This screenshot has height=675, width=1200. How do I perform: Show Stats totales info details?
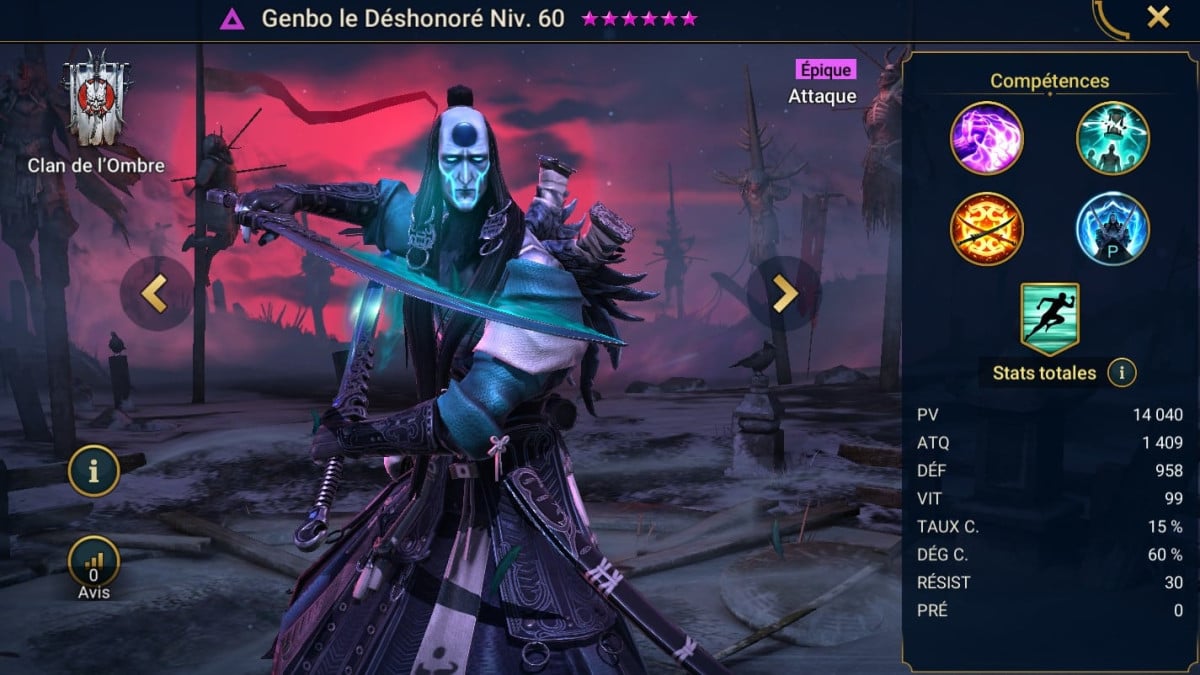tap(1122, 373)
